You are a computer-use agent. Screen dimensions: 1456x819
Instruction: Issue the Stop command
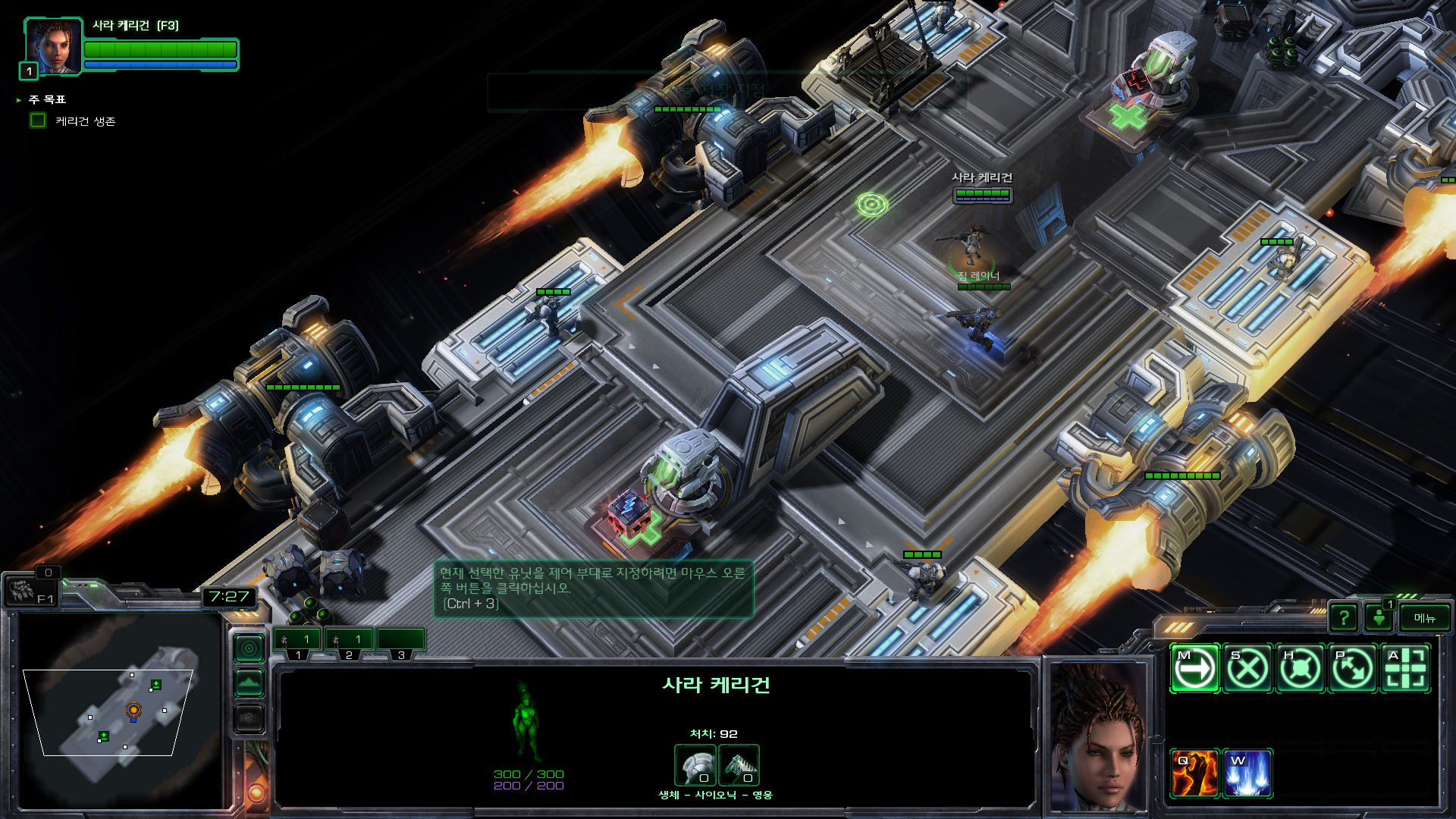point(1247,669)
